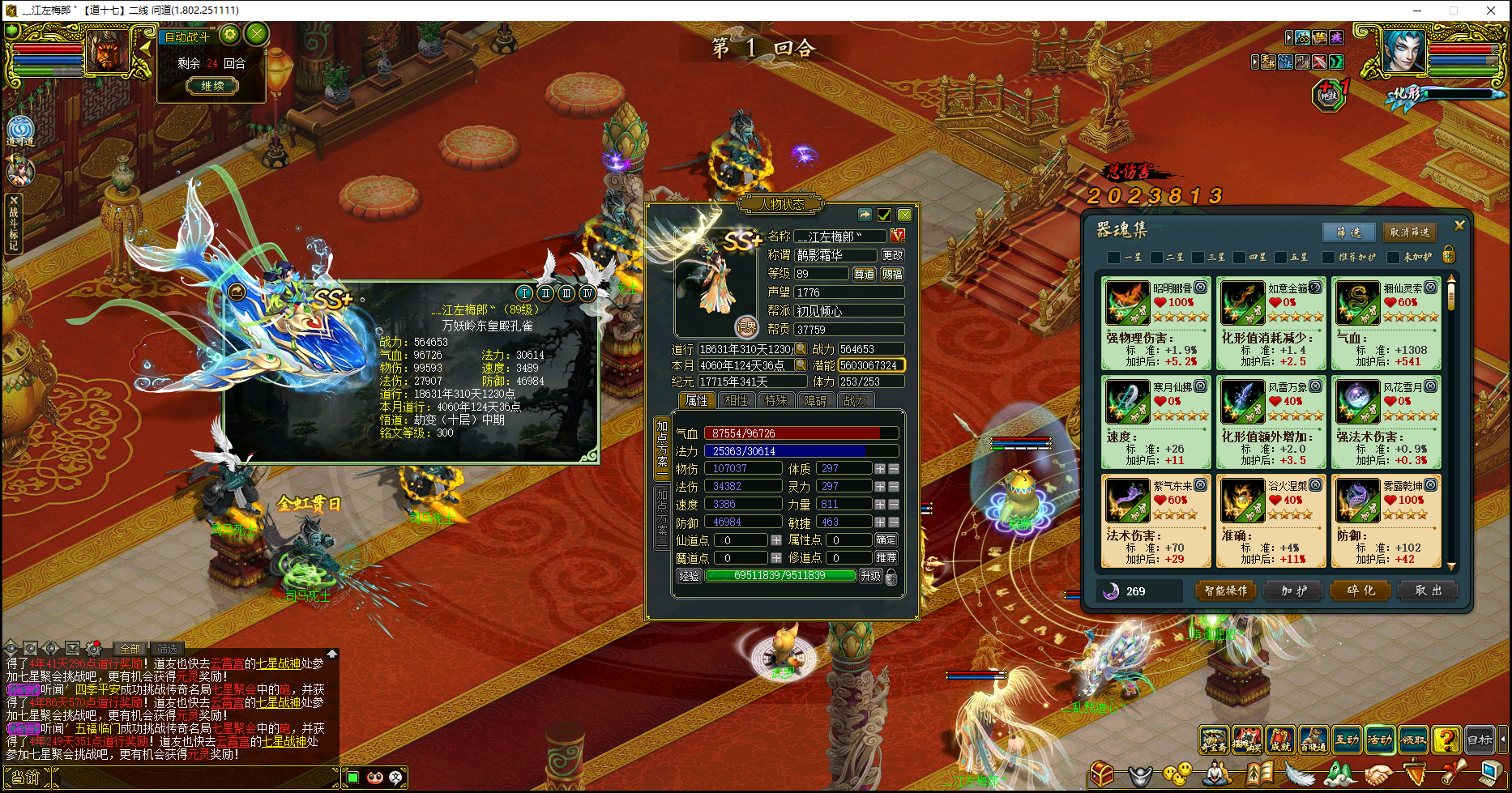Click the 碎化 button
The image size is (1512, 793).
(1361, 591)
